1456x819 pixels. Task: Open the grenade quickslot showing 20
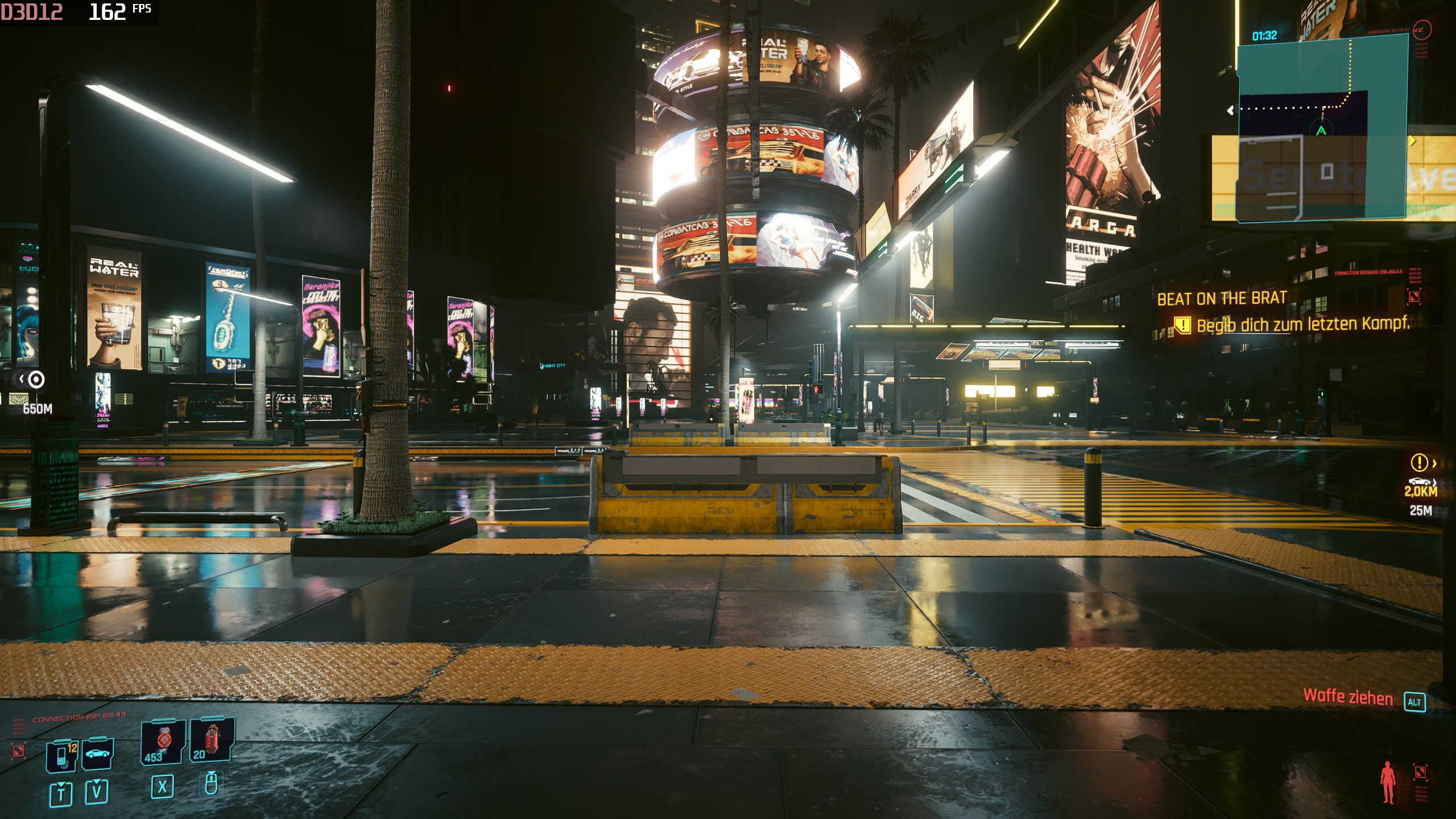[210, 741]
